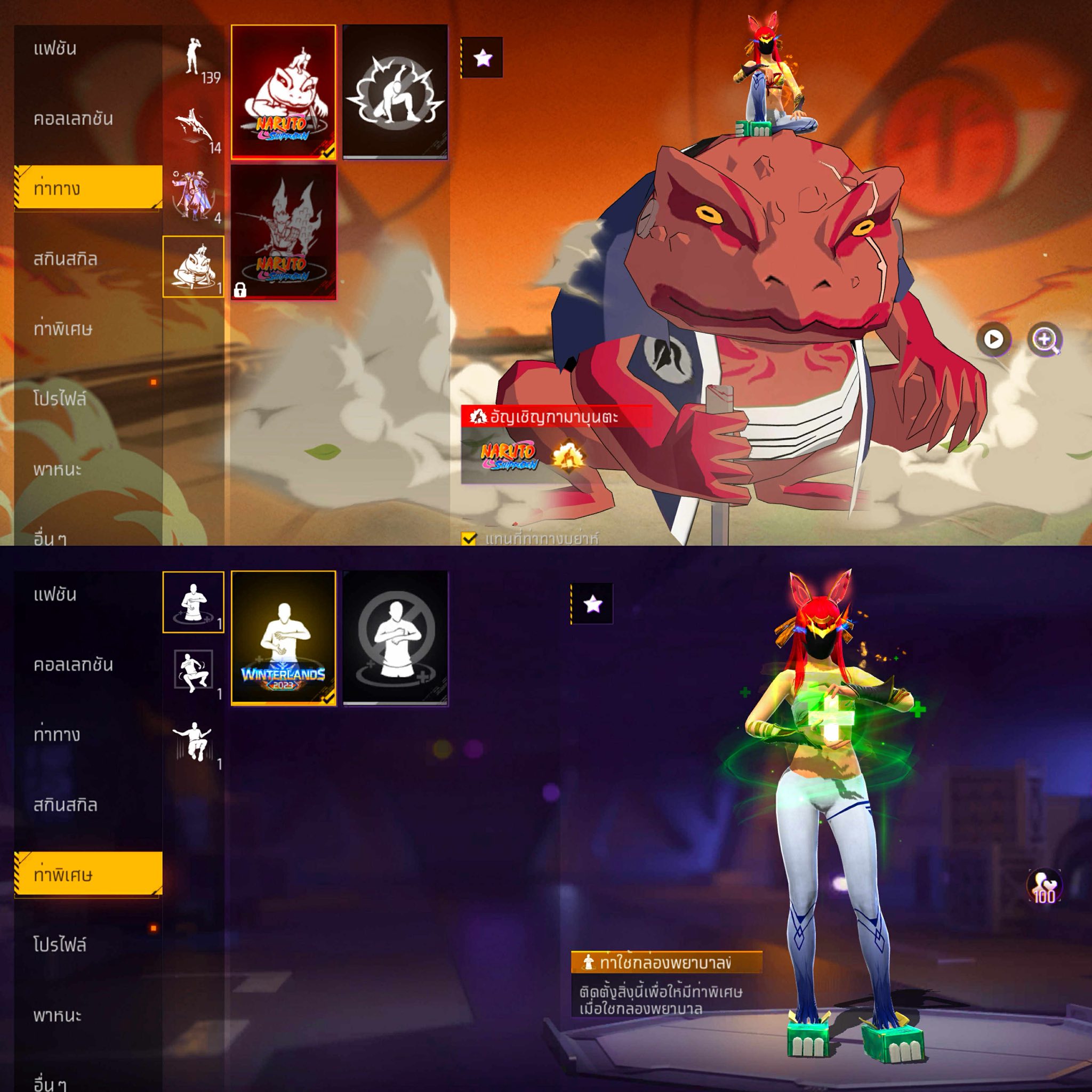Play the emote preview animation
The width and height of the screenshot is (1092, 1092).
(993, 339)
